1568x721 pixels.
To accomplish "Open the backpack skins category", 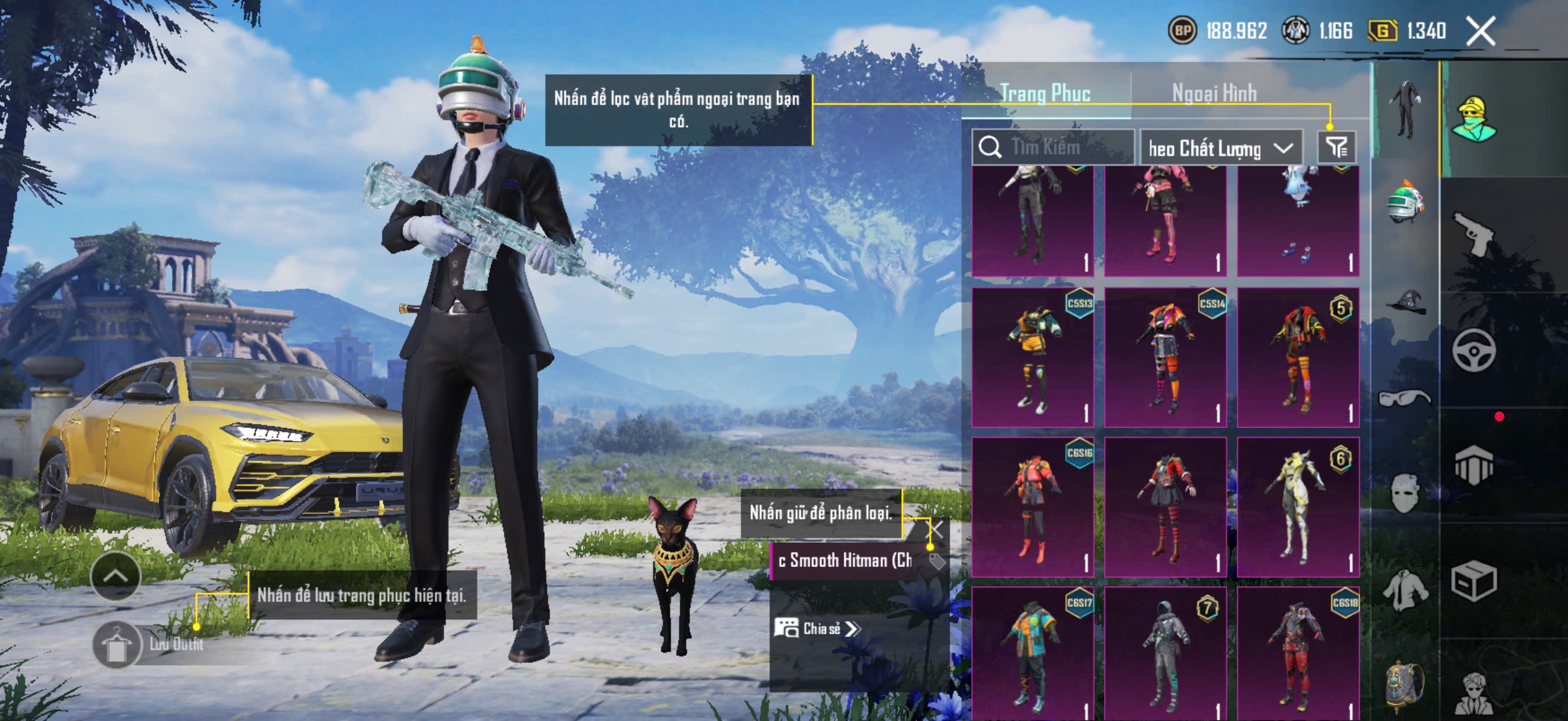I will click(1405, 685).
